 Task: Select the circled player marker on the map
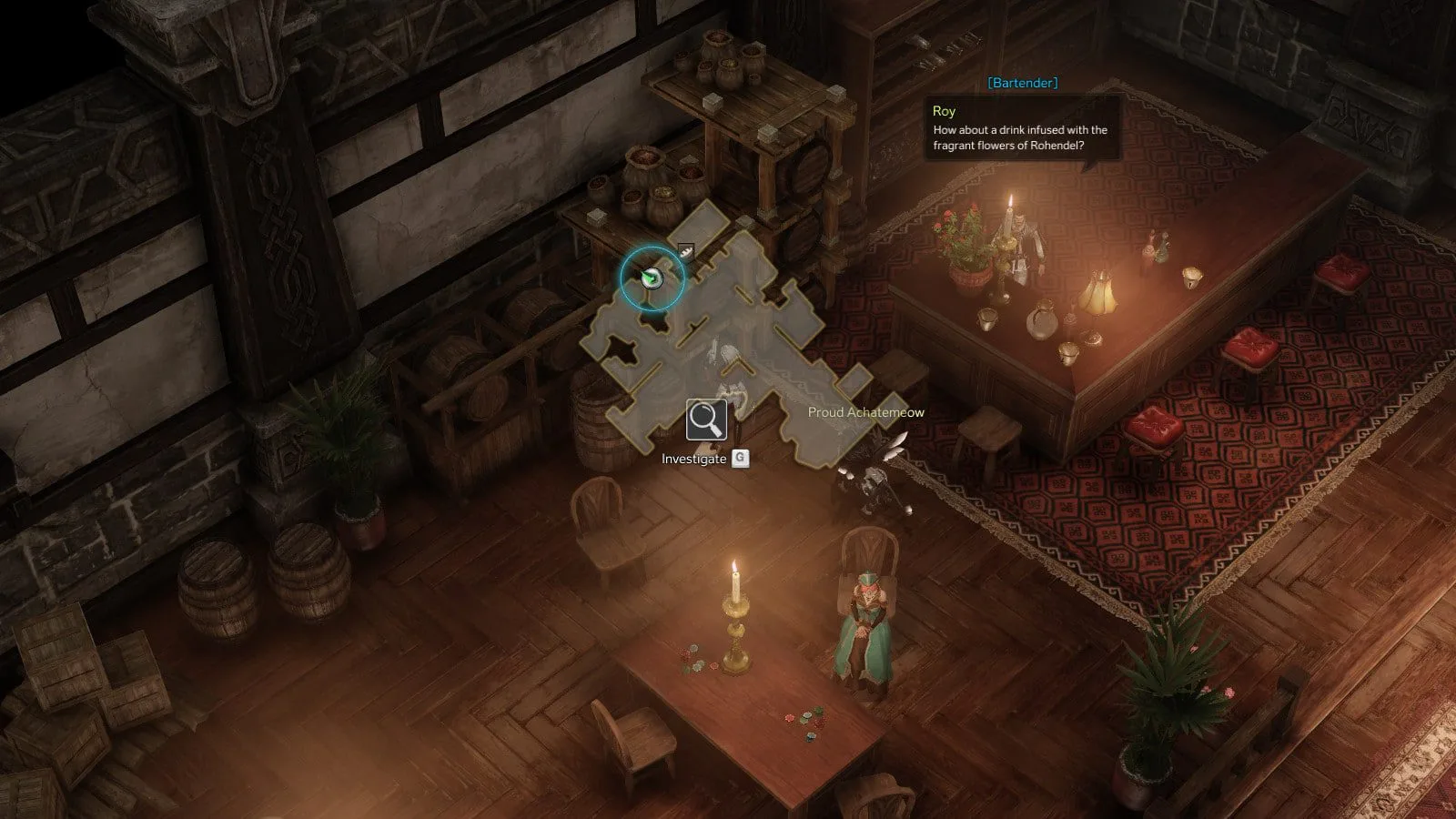(x=651, y=278)
